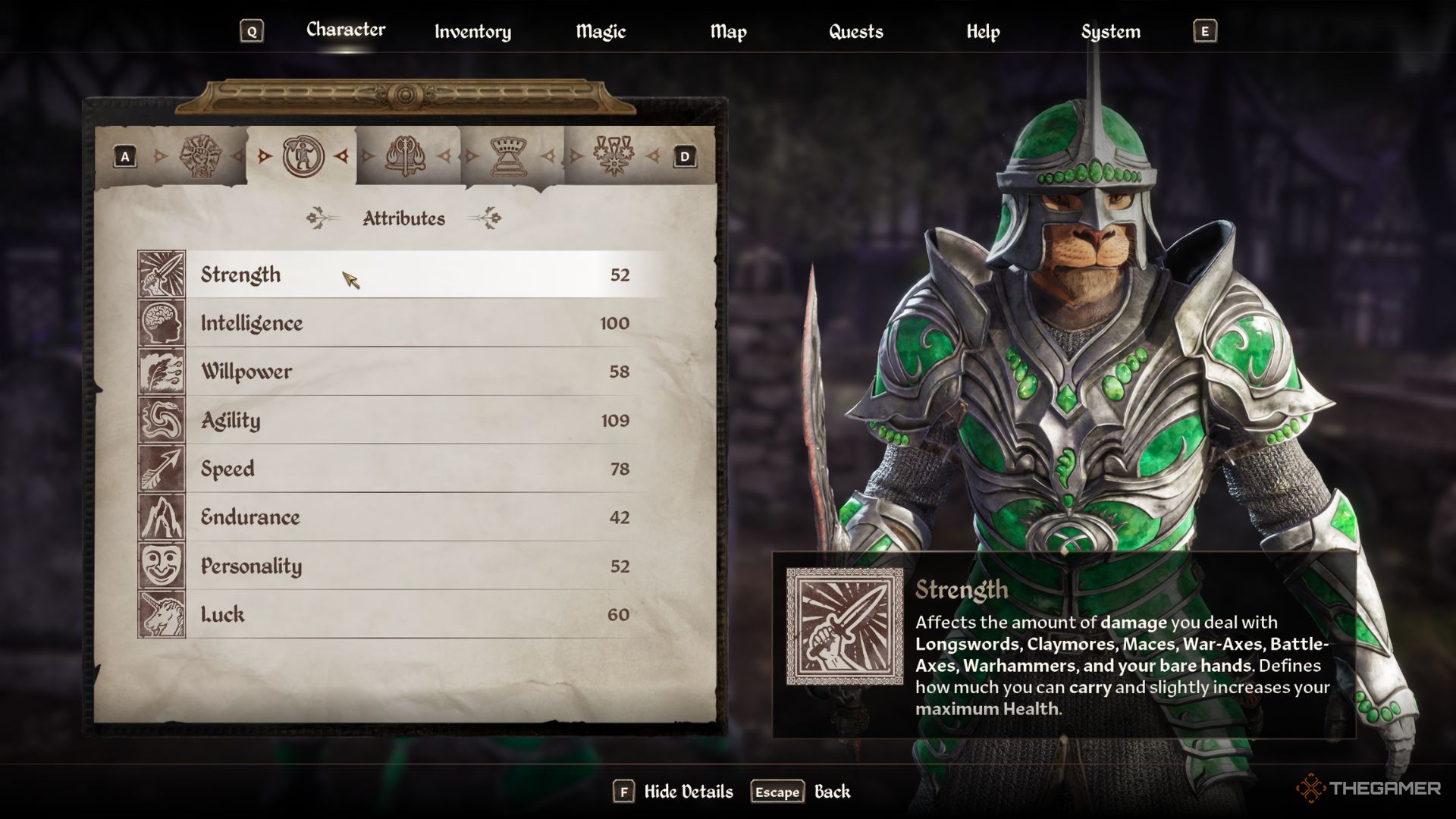Select the Character tab
The height and width of the screenshot is (819, 1456).
(346, 30)
